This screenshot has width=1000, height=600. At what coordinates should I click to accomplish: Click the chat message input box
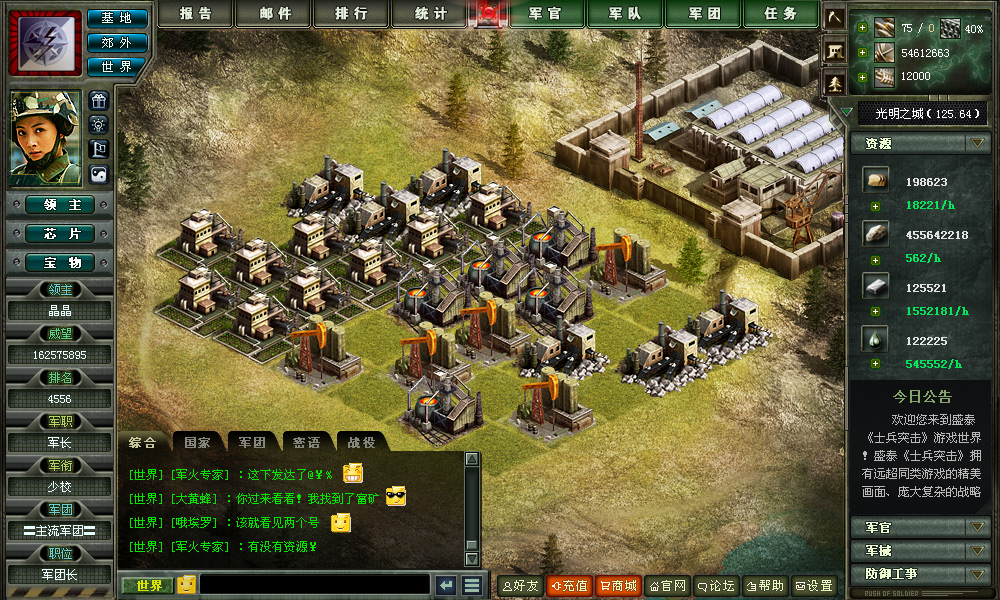coord(314,585)
